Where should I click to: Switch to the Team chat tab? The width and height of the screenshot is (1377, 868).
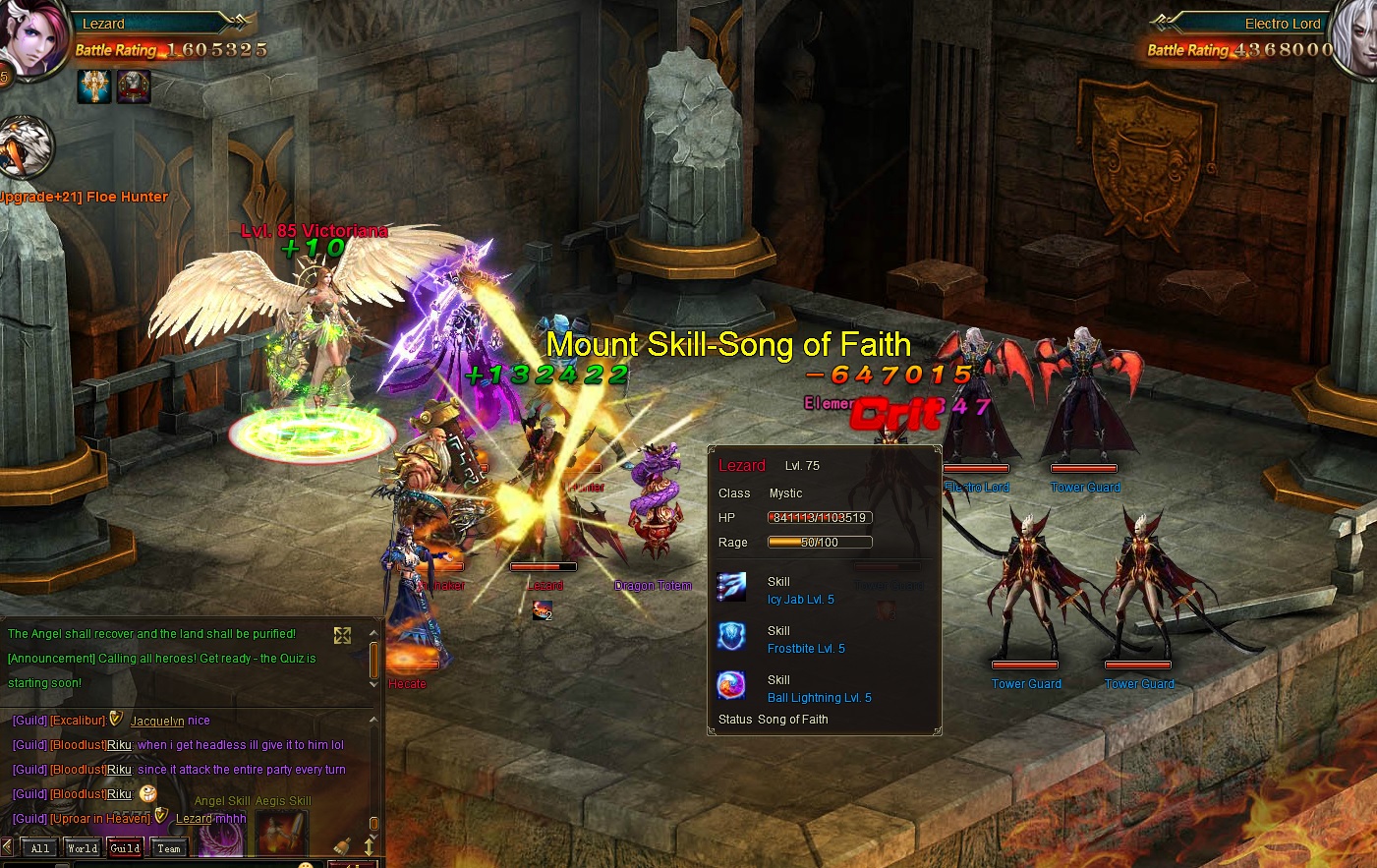pyautogui.click(x=169, y=848)
